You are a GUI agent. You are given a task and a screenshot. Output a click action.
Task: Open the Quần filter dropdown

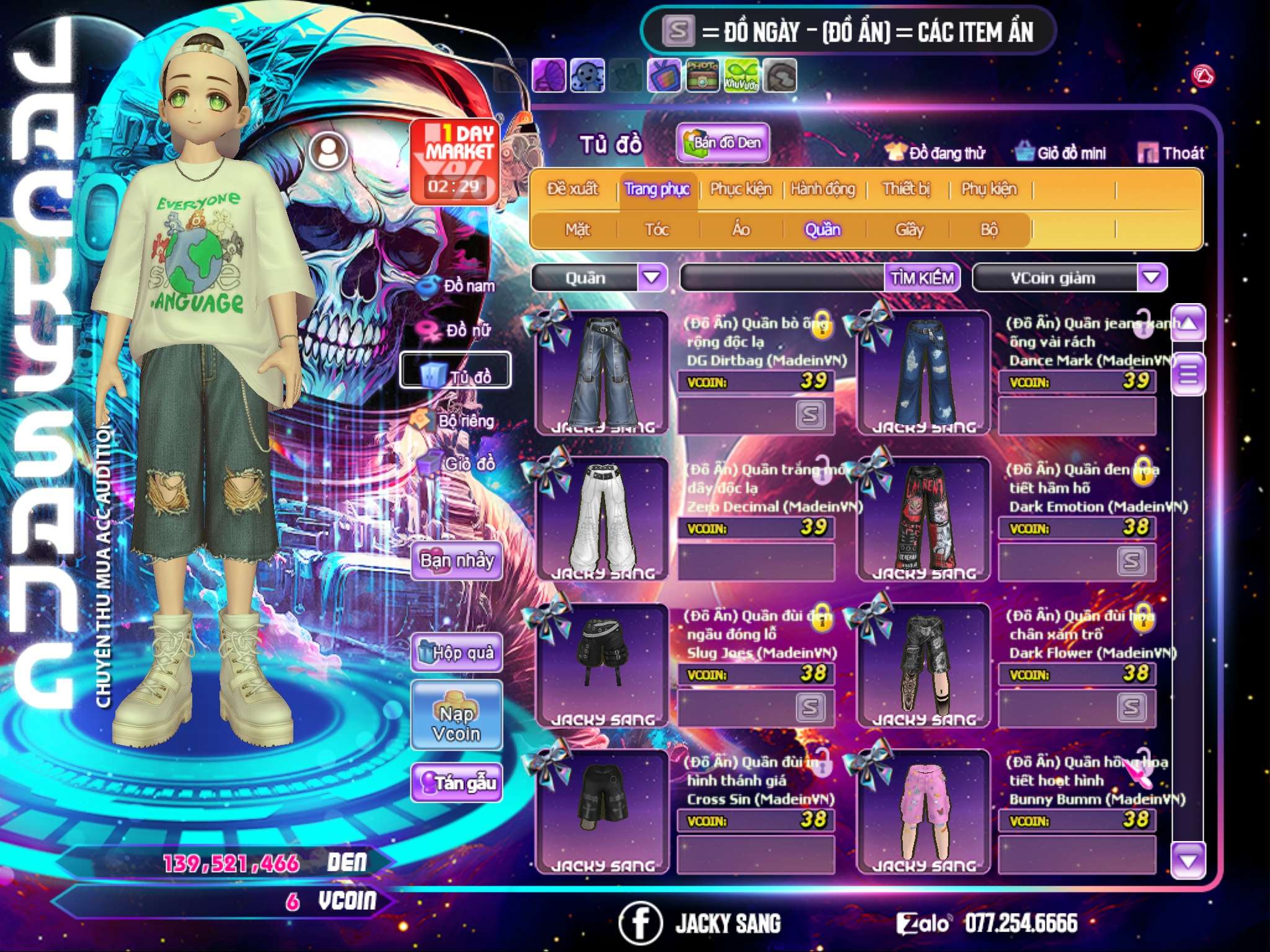click(x=652, y=278)
